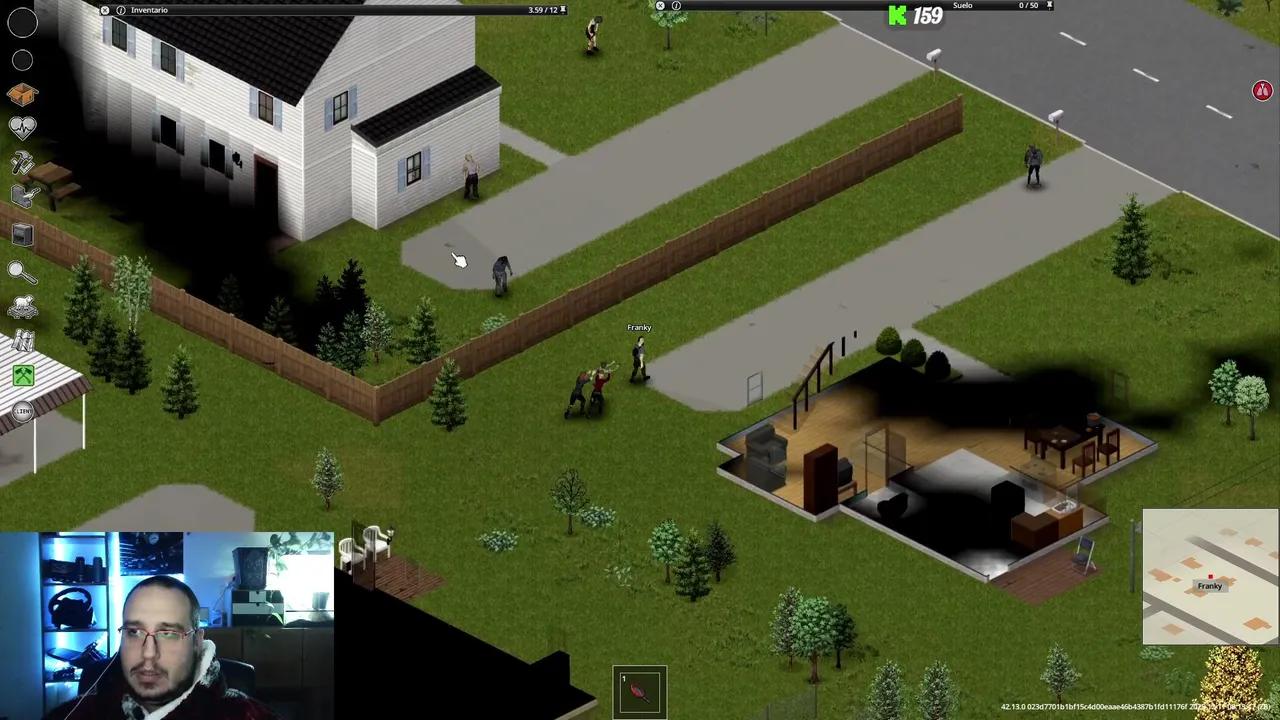Open the foraging animal icon
1280x720 pixels.
tap(22, 306)
